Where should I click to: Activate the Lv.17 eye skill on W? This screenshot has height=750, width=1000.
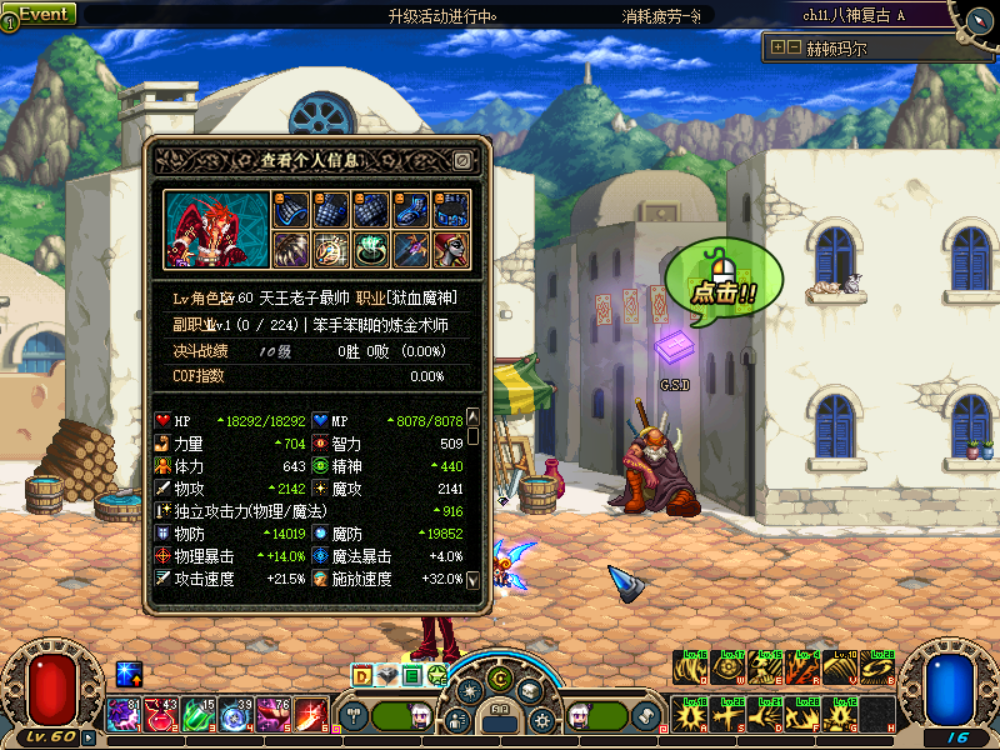pos(726,667)
